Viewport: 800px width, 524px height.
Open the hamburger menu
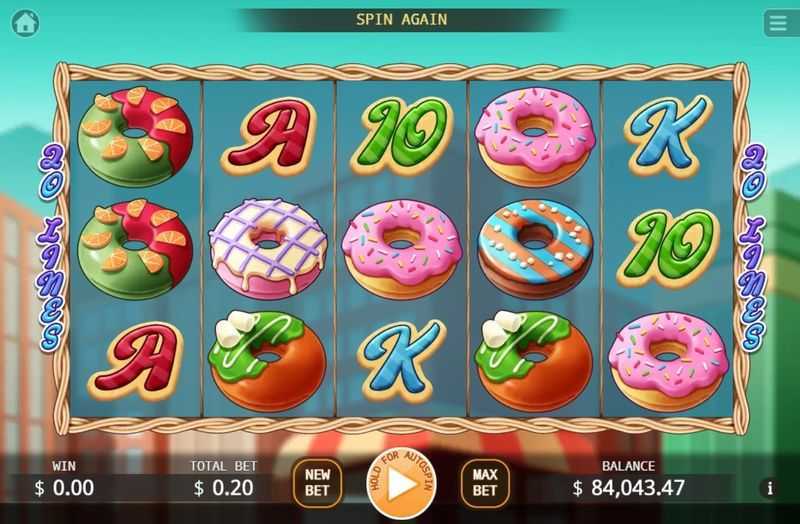(778, 22)
